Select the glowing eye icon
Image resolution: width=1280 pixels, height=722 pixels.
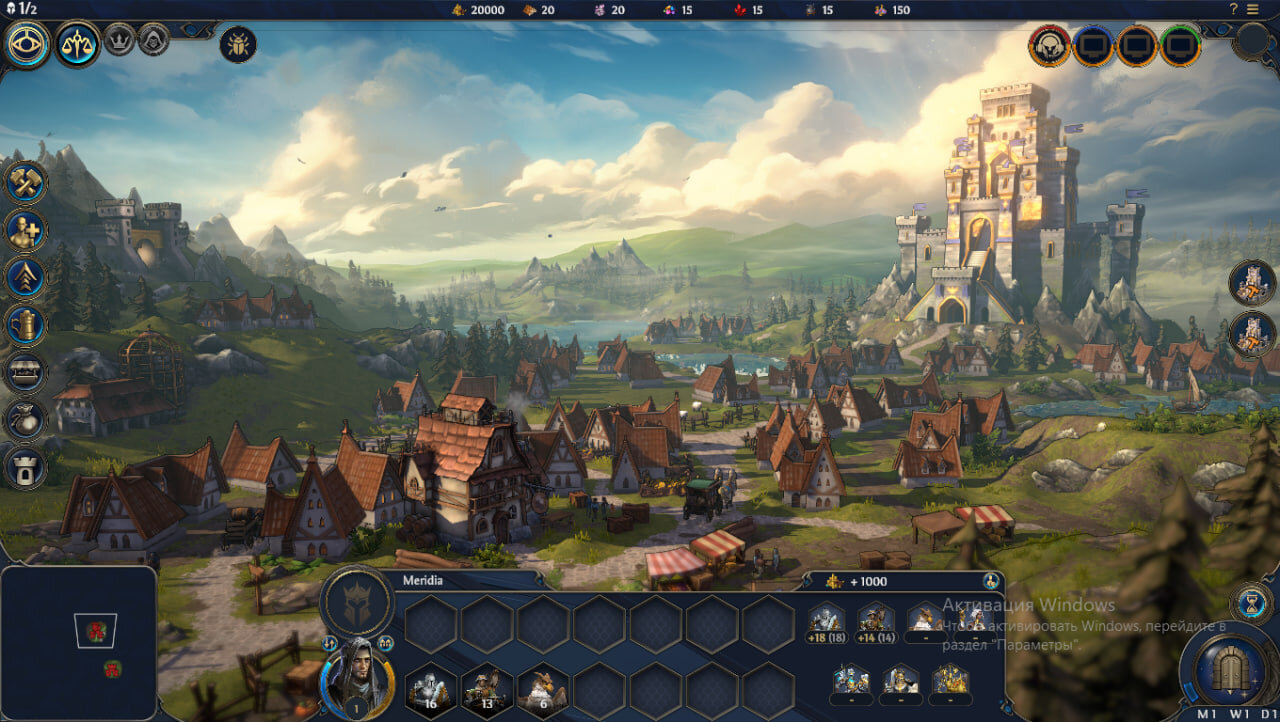(26, 44)
